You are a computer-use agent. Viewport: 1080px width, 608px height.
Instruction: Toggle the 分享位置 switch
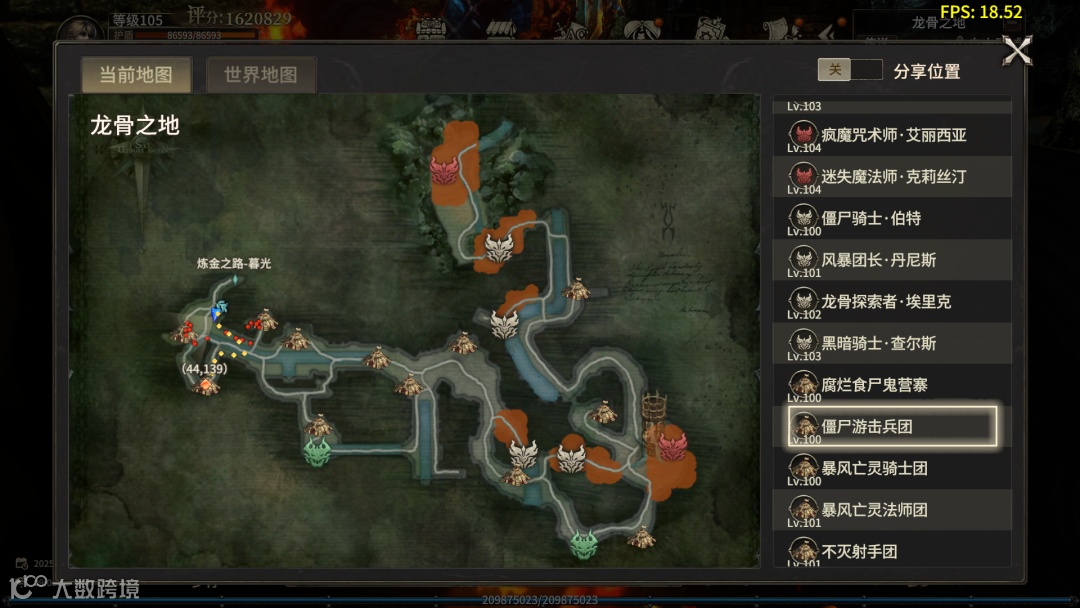[x=850, y=70]
